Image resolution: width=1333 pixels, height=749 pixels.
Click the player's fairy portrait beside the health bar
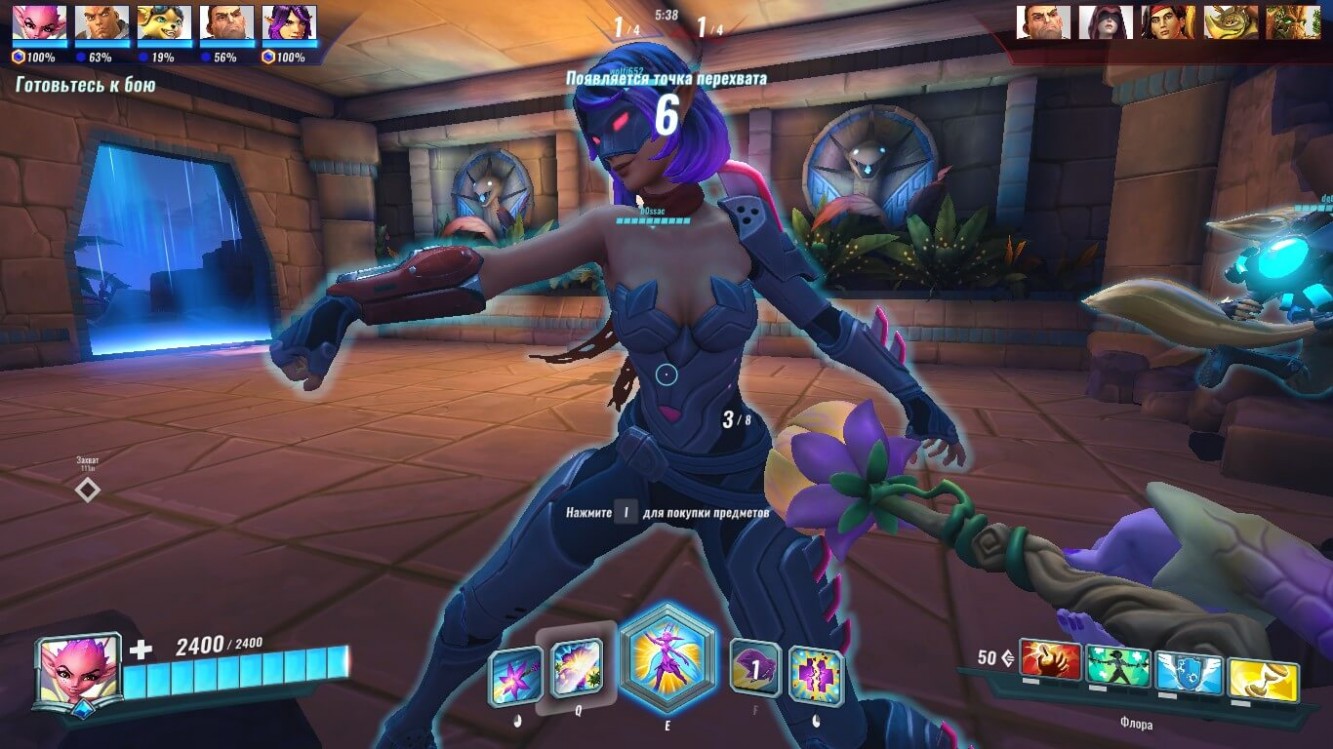pyautogui.click(x=78, y=672)
